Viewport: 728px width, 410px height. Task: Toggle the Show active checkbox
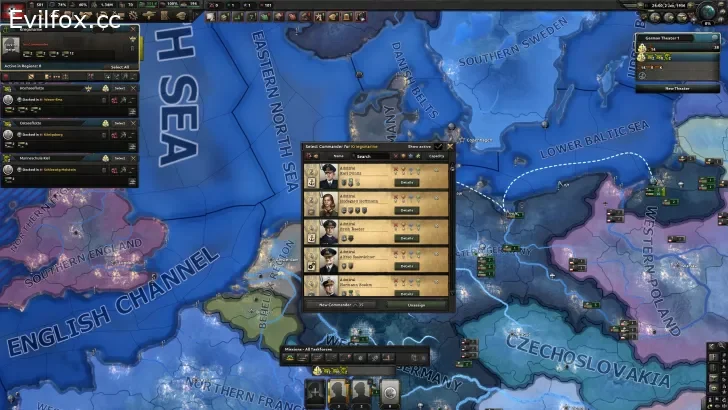[x=438, y=146]
